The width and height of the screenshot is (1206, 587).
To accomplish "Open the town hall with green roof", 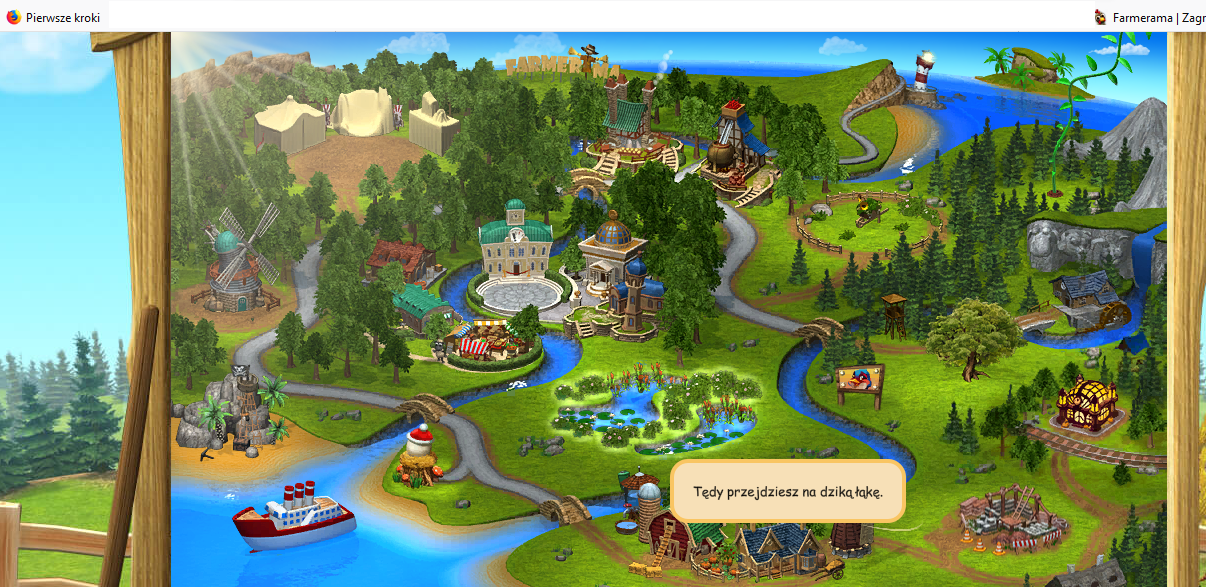I will click(515, 241).
